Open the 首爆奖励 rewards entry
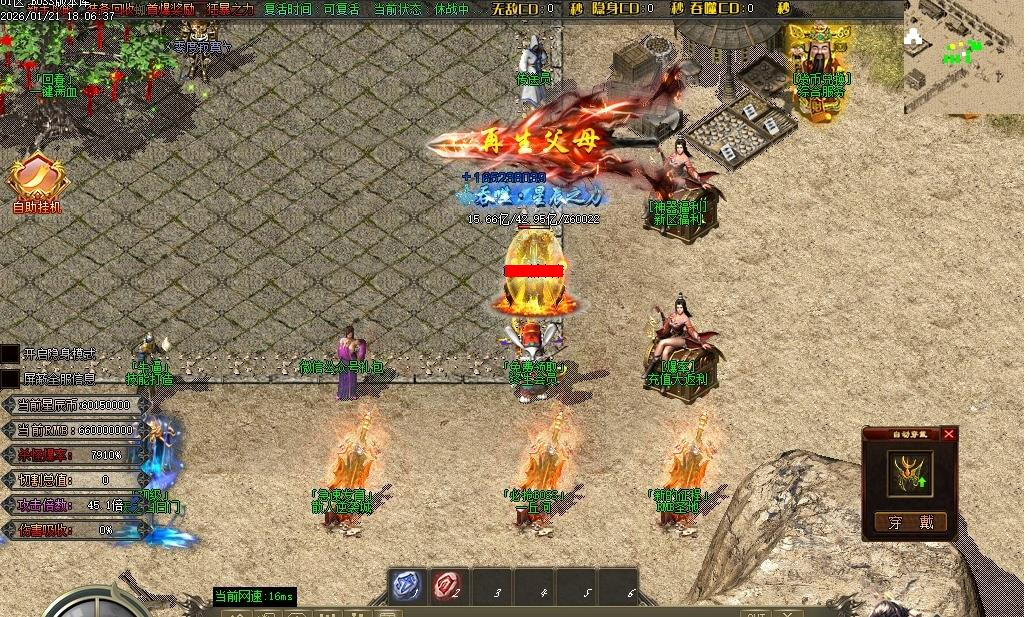Image resolution: width=1031 pixels, height=617 pixels. click(x=171, y=9)
